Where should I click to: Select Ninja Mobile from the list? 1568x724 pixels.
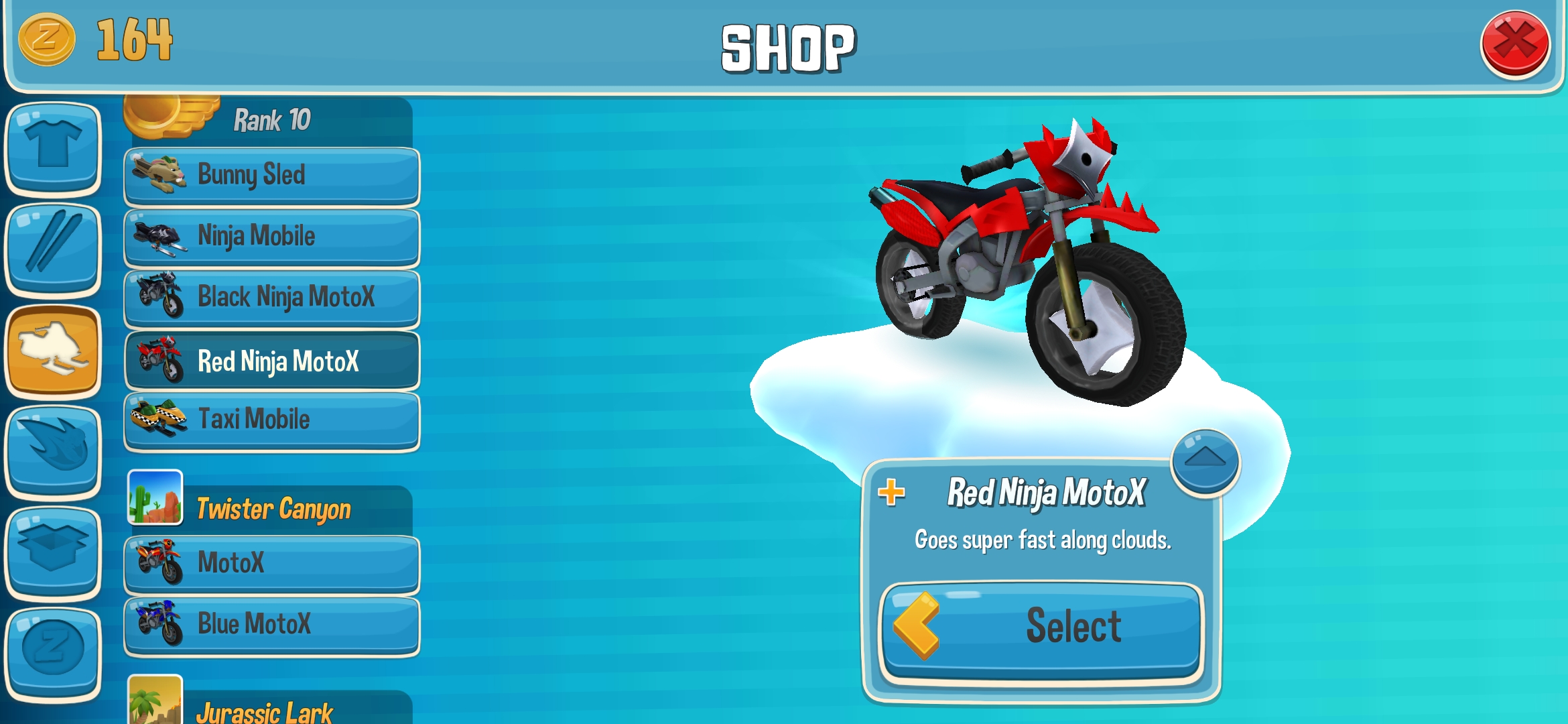(x=271, y=237)
